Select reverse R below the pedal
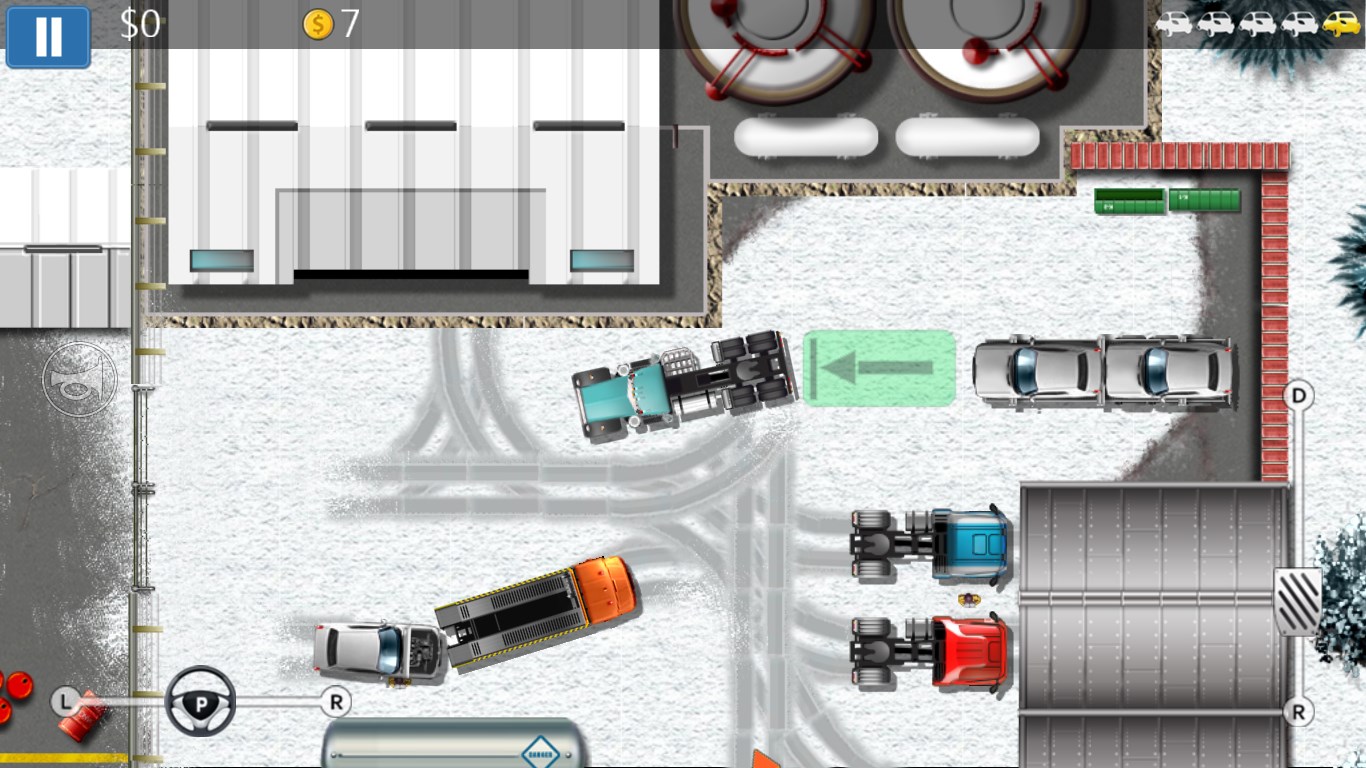Image resolution: width=1366 pixels, height=768 pixels. (x=1298, y=712)
